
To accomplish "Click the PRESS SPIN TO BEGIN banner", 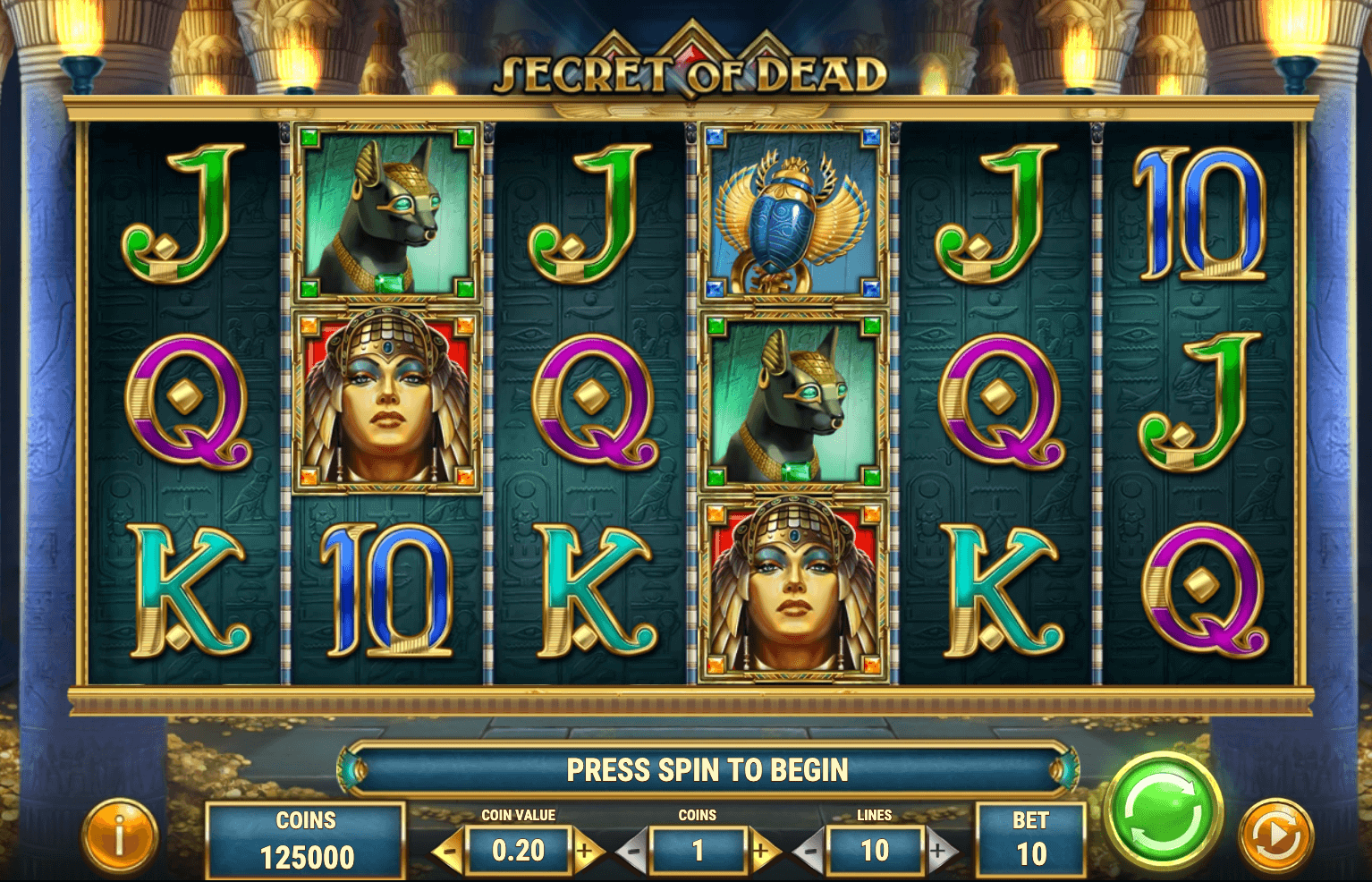I will point(708,769).
